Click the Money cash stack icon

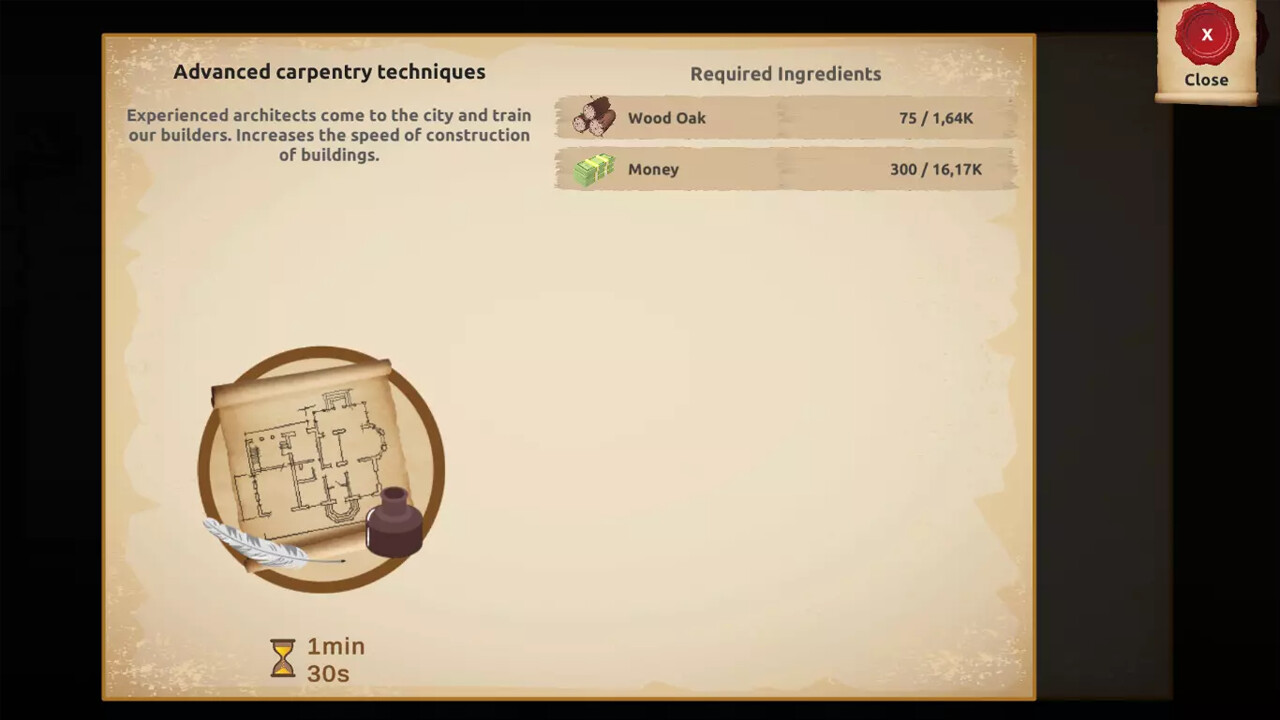pos(595,169)
